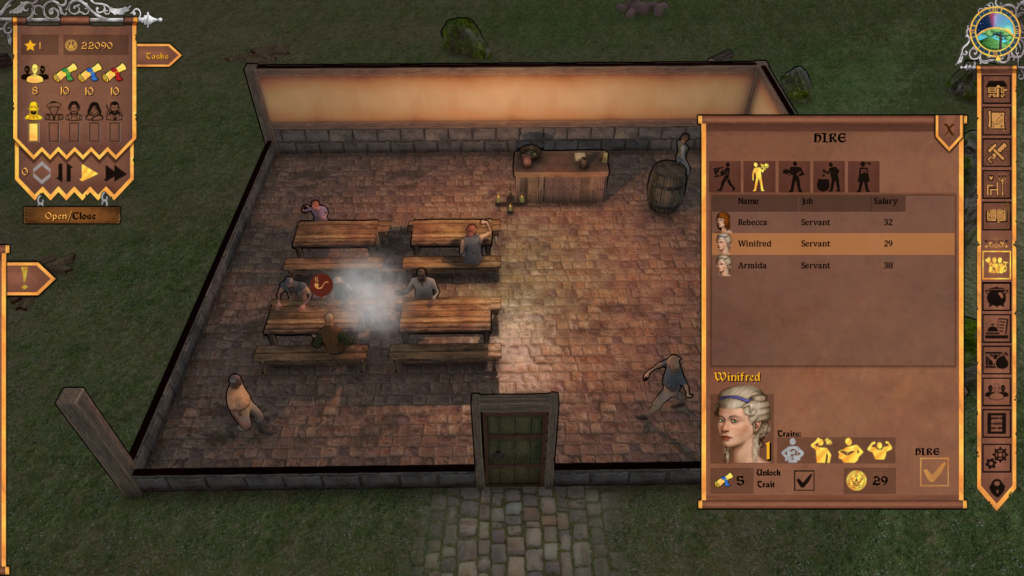Open the staff hire toolbar button

click(996, 264)
